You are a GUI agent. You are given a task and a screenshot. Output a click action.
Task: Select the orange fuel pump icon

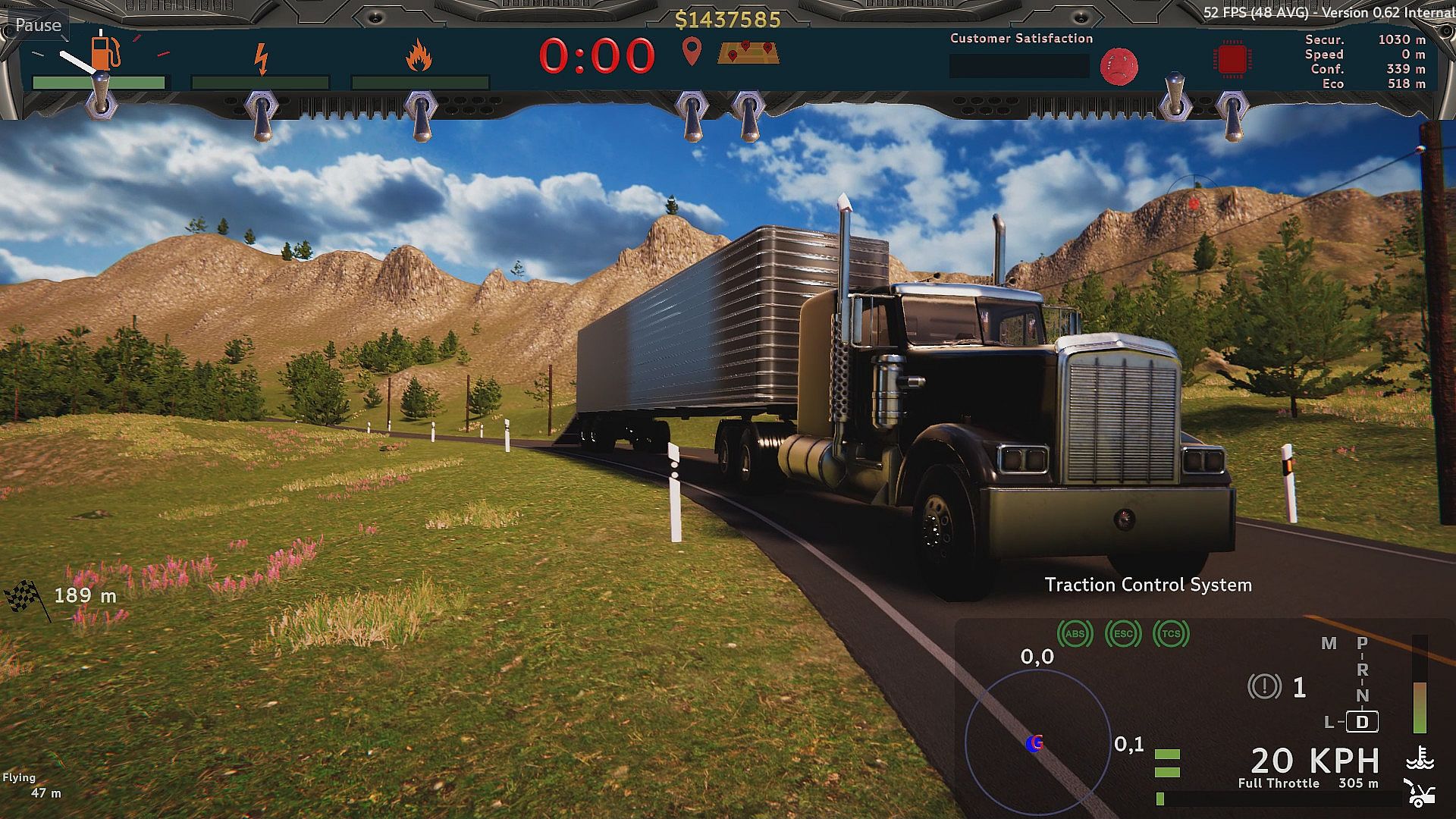pyautogui.click(x=105, y=52)
